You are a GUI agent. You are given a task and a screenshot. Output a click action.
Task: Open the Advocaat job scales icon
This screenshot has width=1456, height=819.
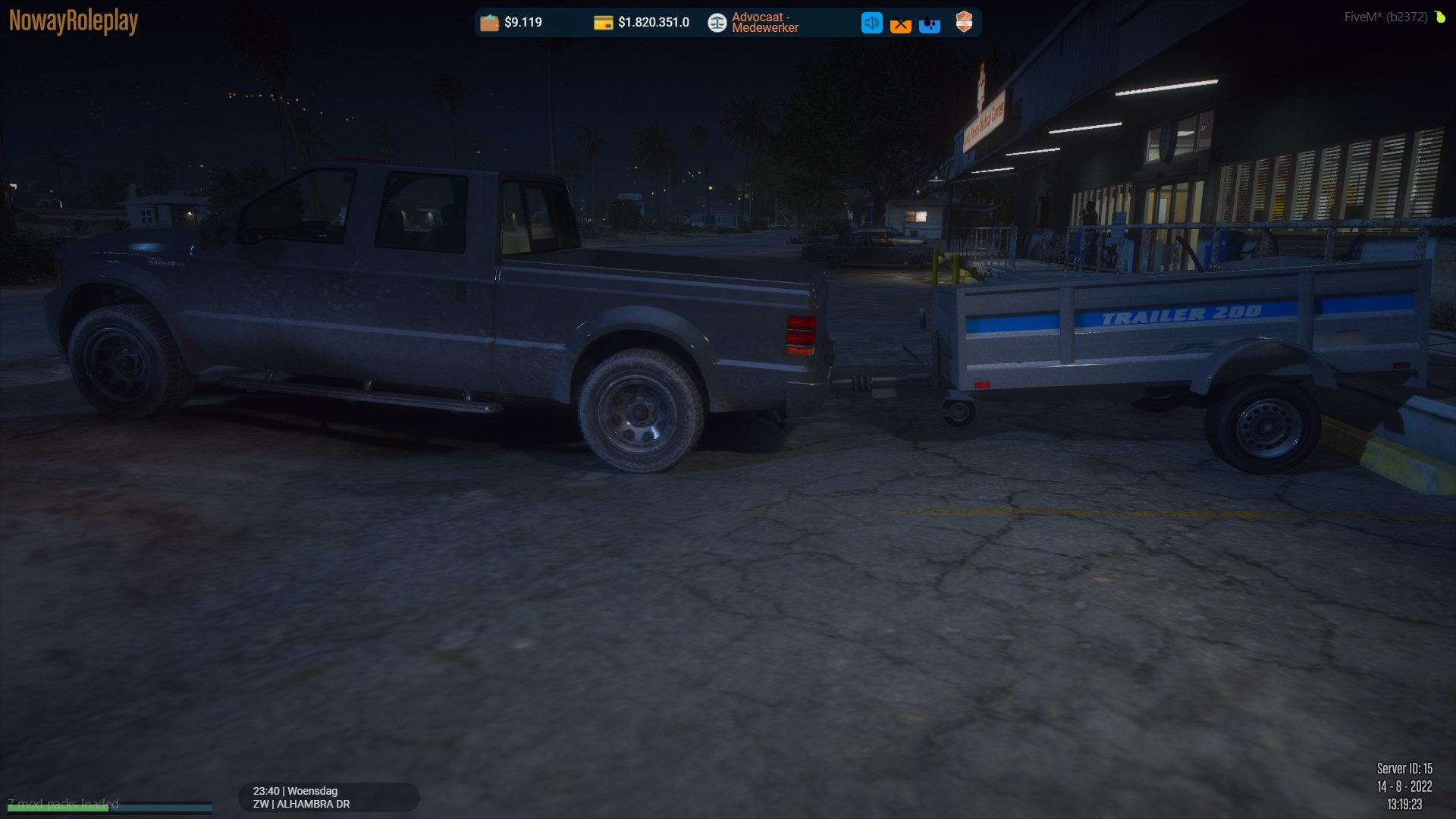pyautogui.click(x=717, y=23)
